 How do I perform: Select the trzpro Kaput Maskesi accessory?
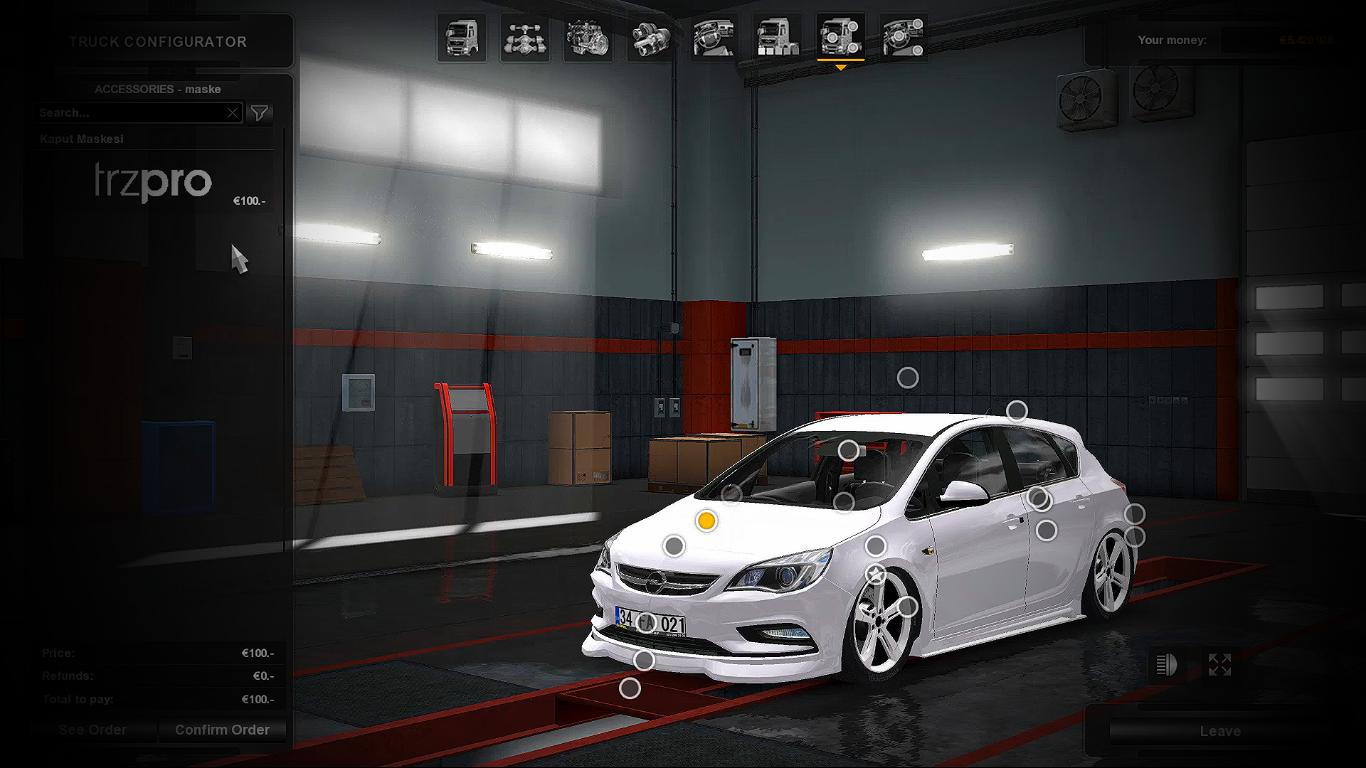point(152,181)
